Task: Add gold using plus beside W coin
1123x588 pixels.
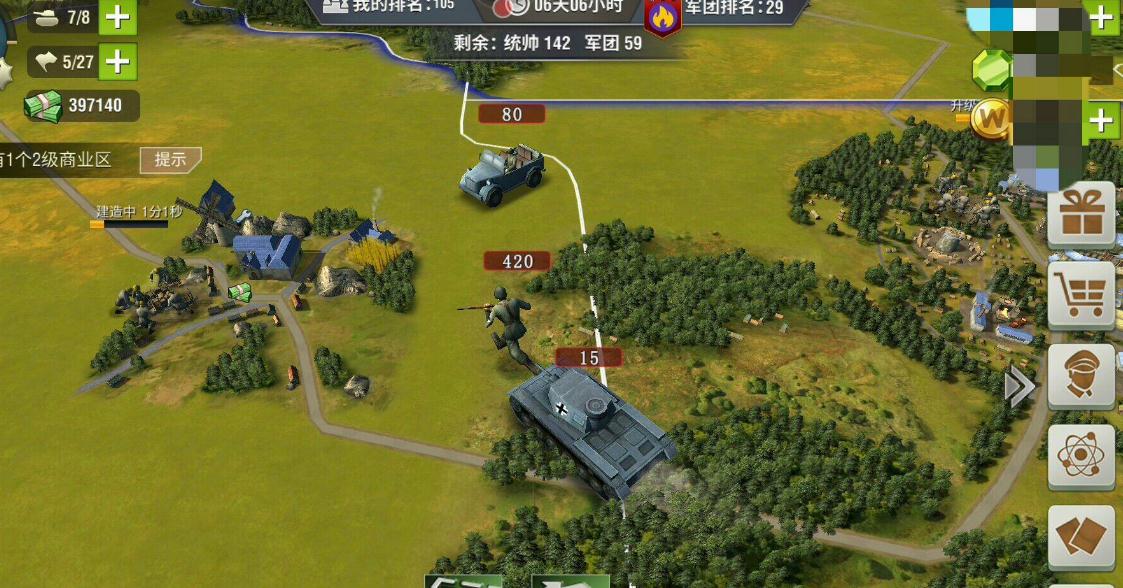Action: 1101,121
